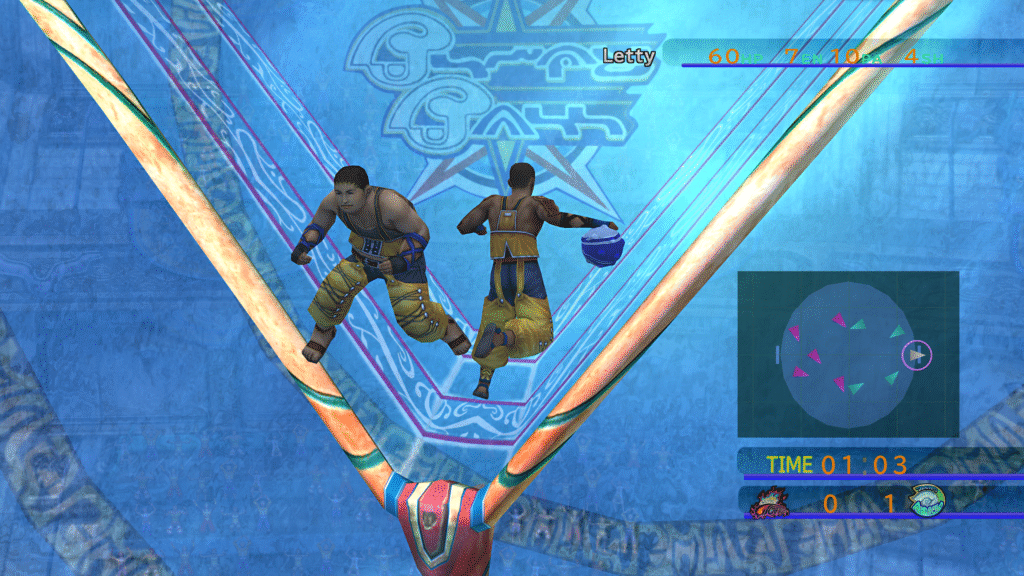Click the circular blitzball radar minimap
This screenshot has width=1024, height=576.
(x=848, y=354)
